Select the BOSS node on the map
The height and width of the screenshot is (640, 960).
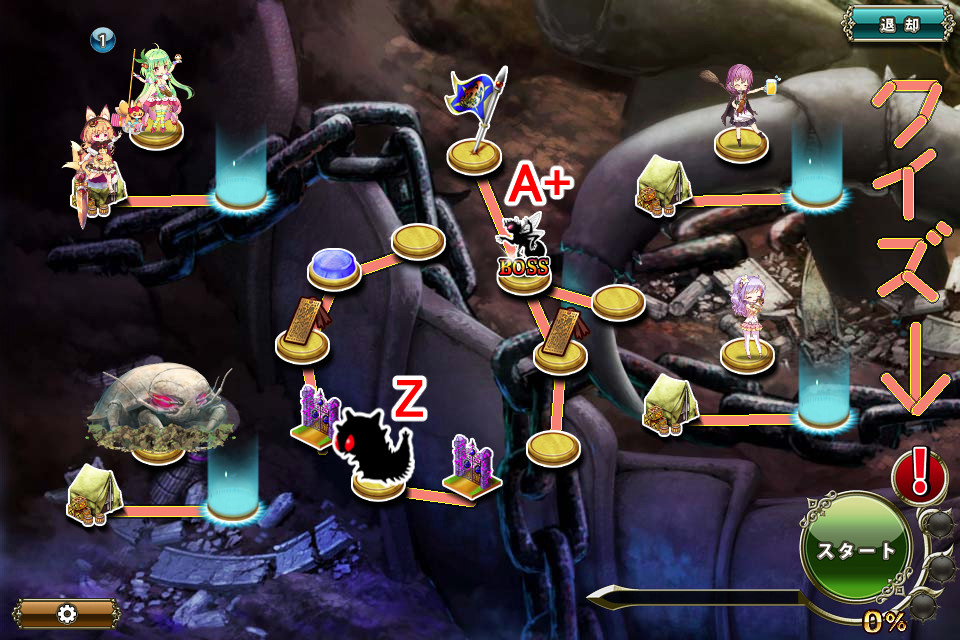[524, 257]
